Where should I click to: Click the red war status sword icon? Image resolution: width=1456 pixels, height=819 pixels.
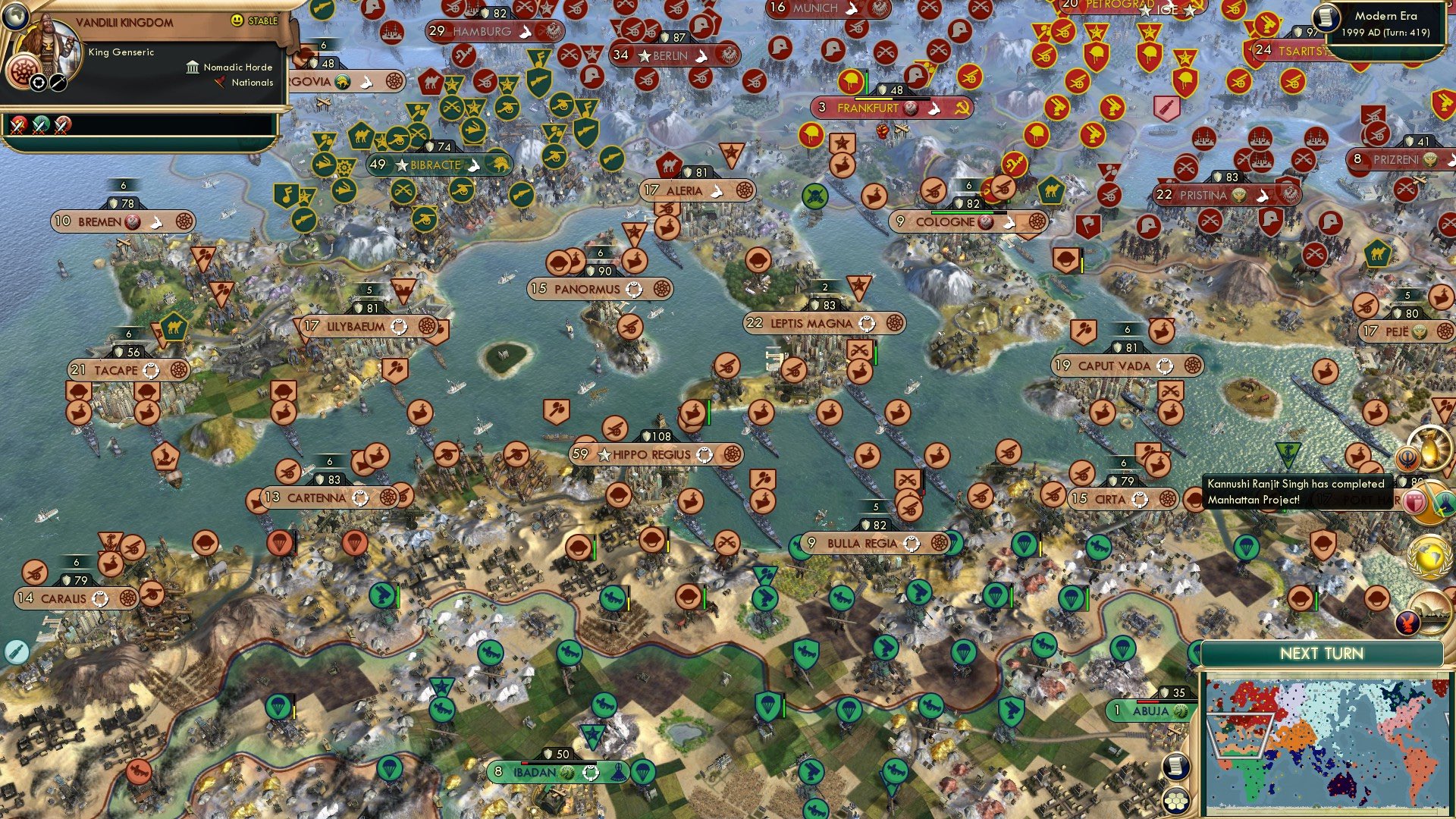[18, 126]
